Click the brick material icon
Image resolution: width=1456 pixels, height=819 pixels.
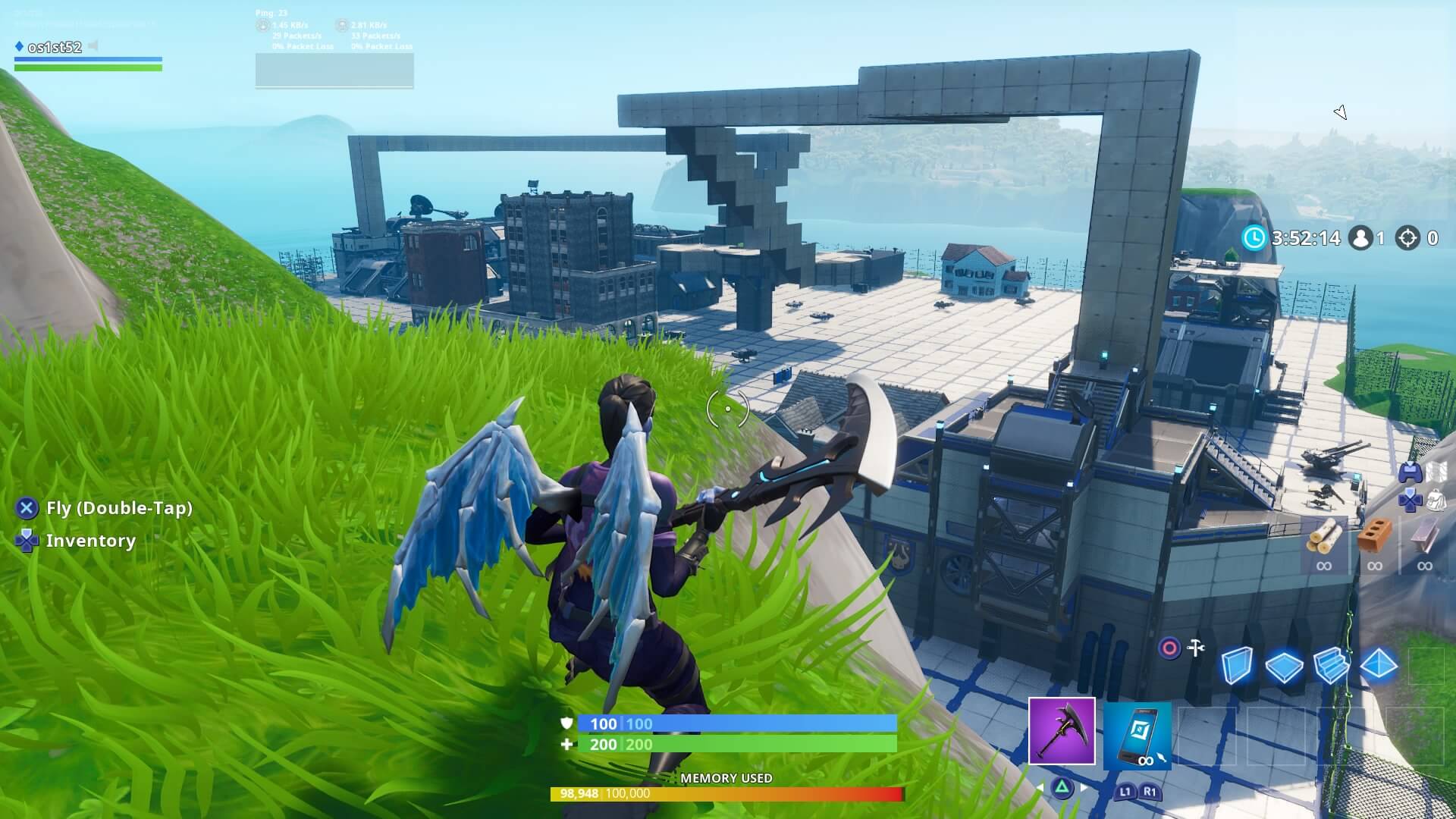(1375, 537)
